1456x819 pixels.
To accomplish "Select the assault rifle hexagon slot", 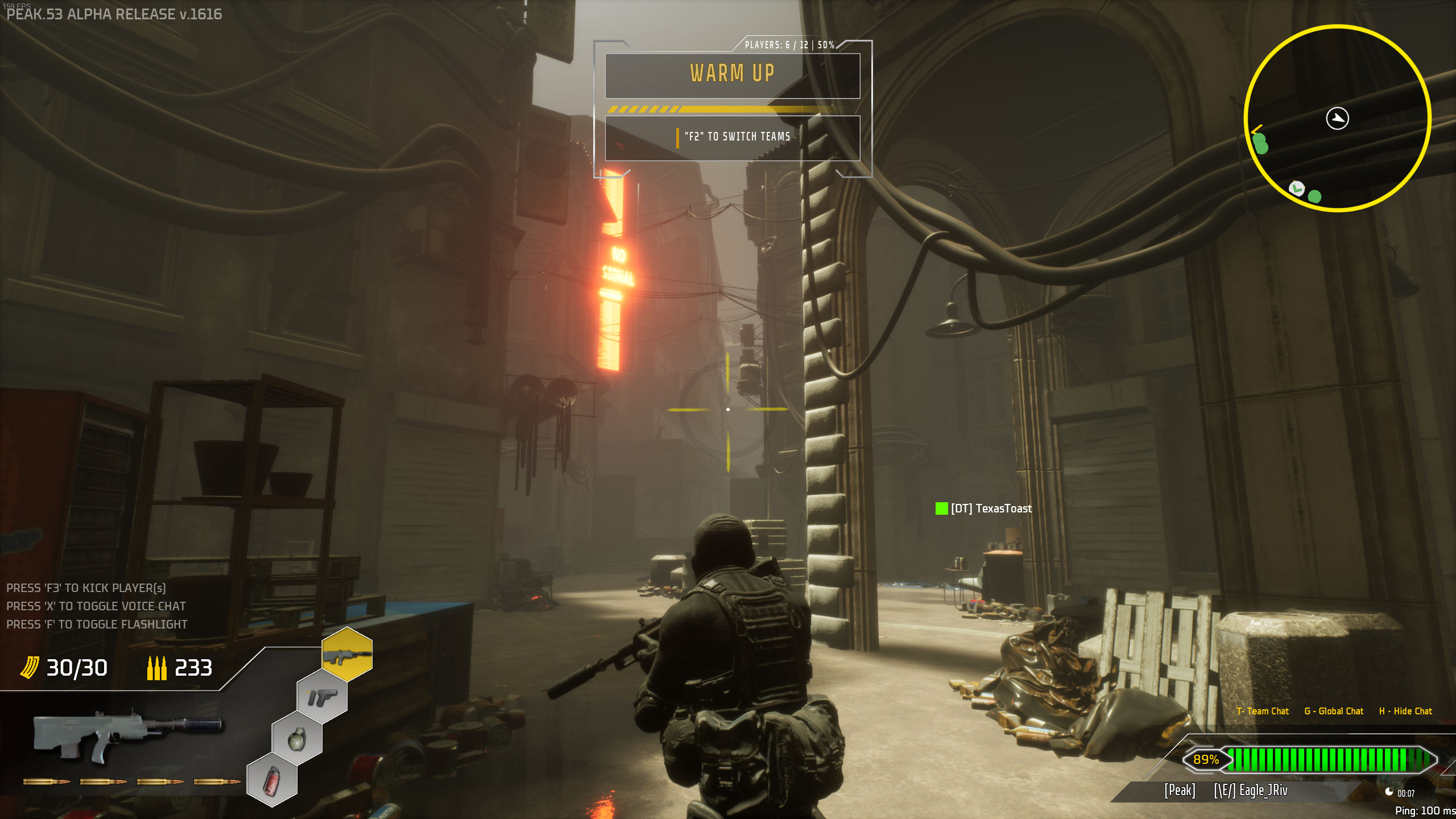I will tap(347, 655).
